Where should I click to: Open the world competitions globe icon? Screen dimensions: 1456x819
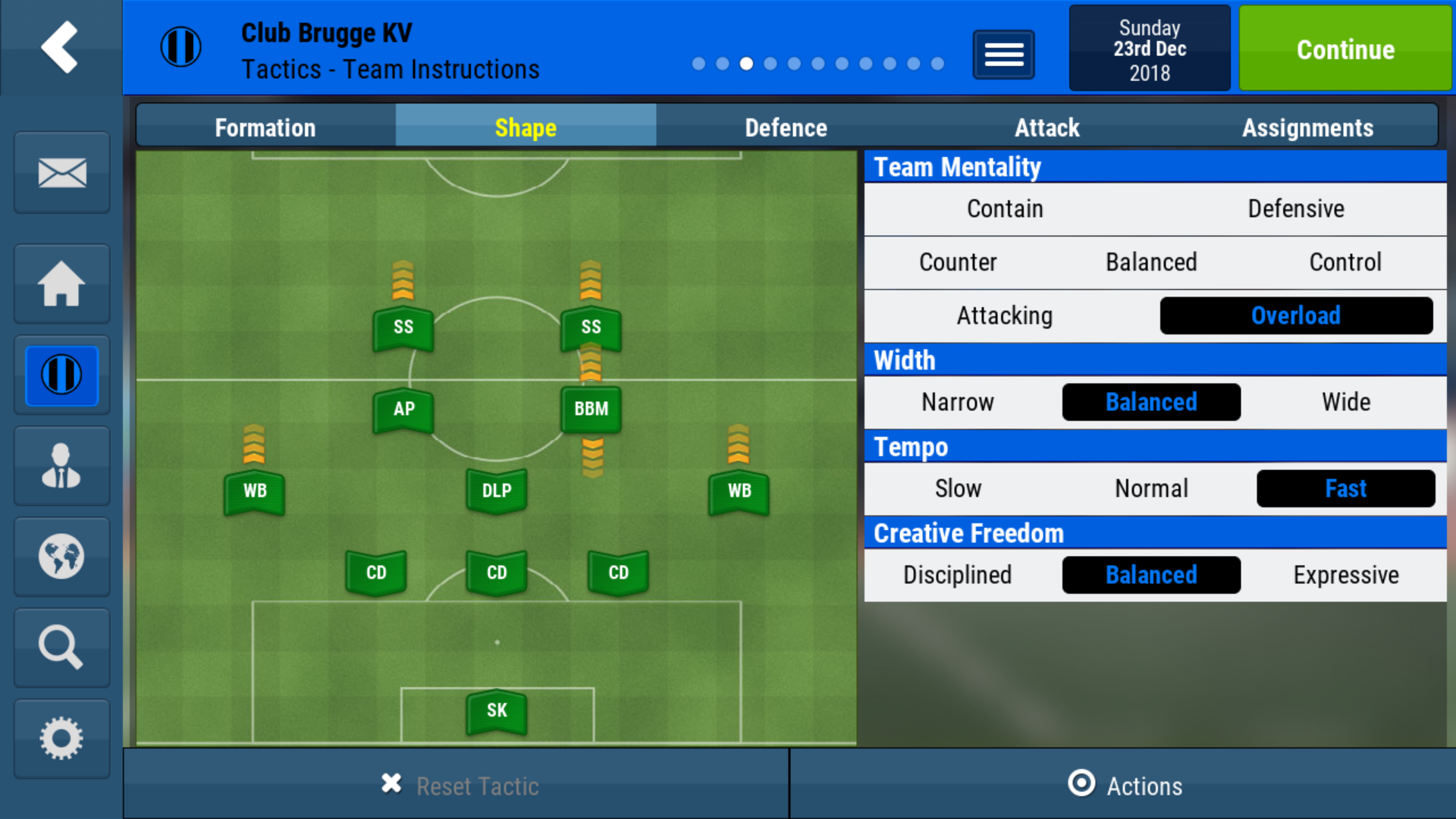(x=61, y=557)
